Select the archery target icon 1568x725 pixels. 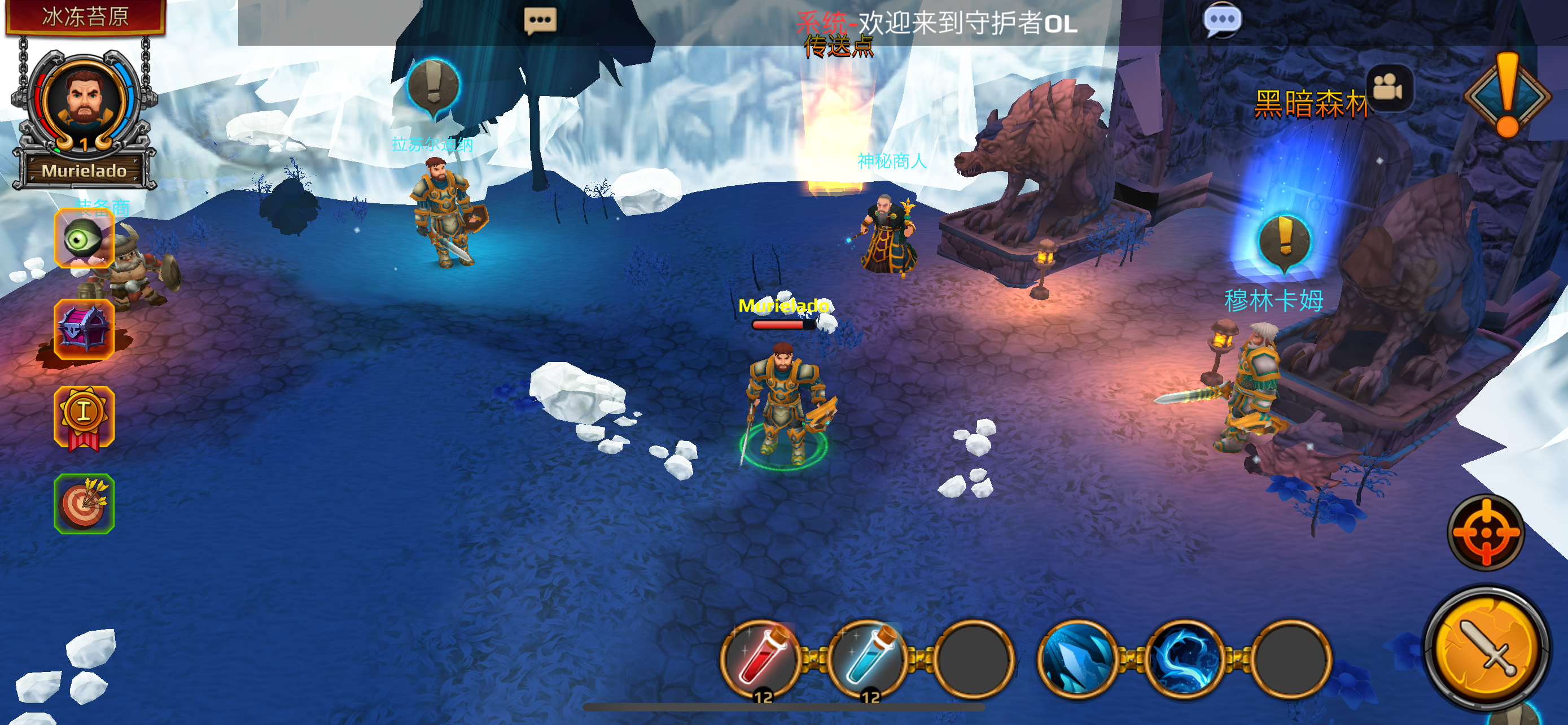[84, 504]
